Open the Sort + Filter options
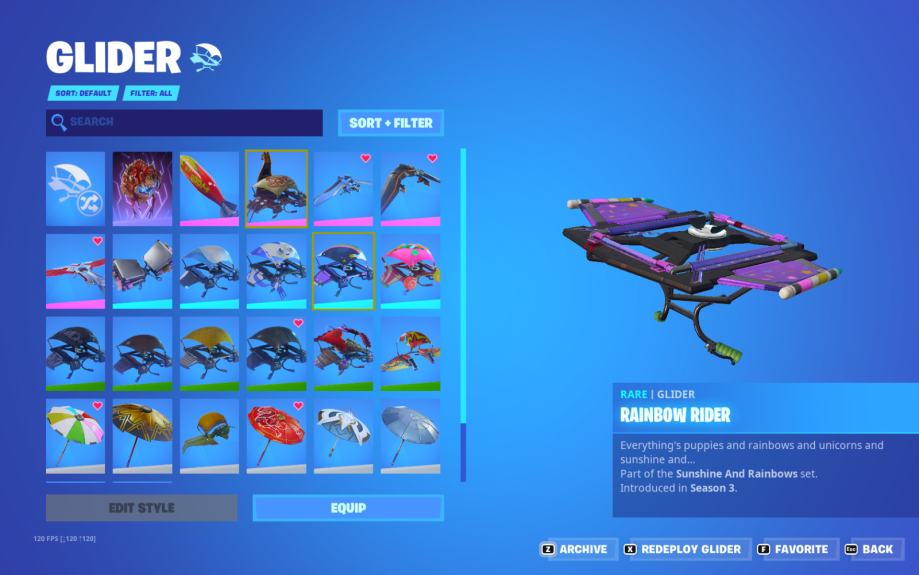Screen dimensions: 919x575 point(390,123)
